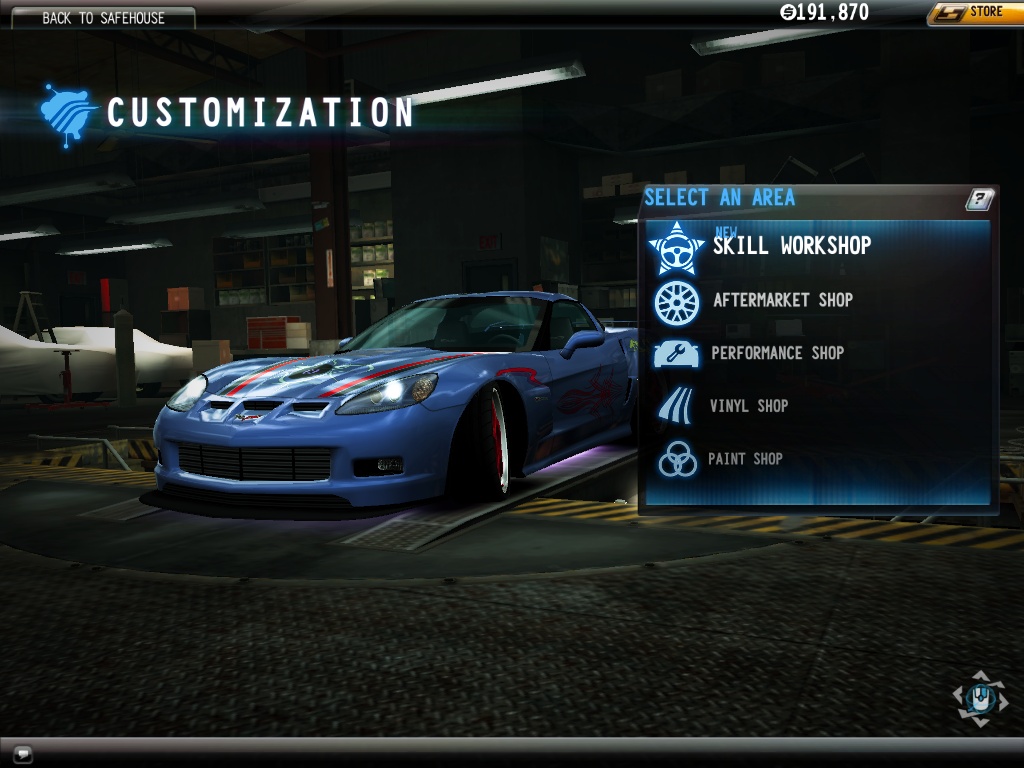Open the Store
This screenshot has height=768, width=1024.
[974, 13]
